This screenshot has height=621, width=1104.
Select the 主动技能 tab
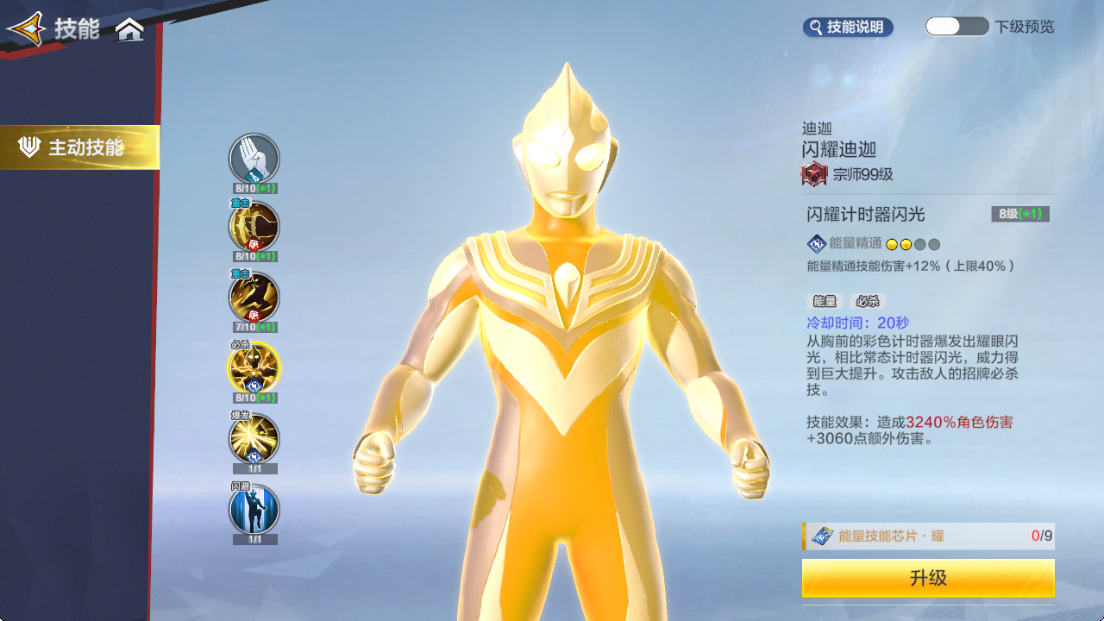click(80, 148)
